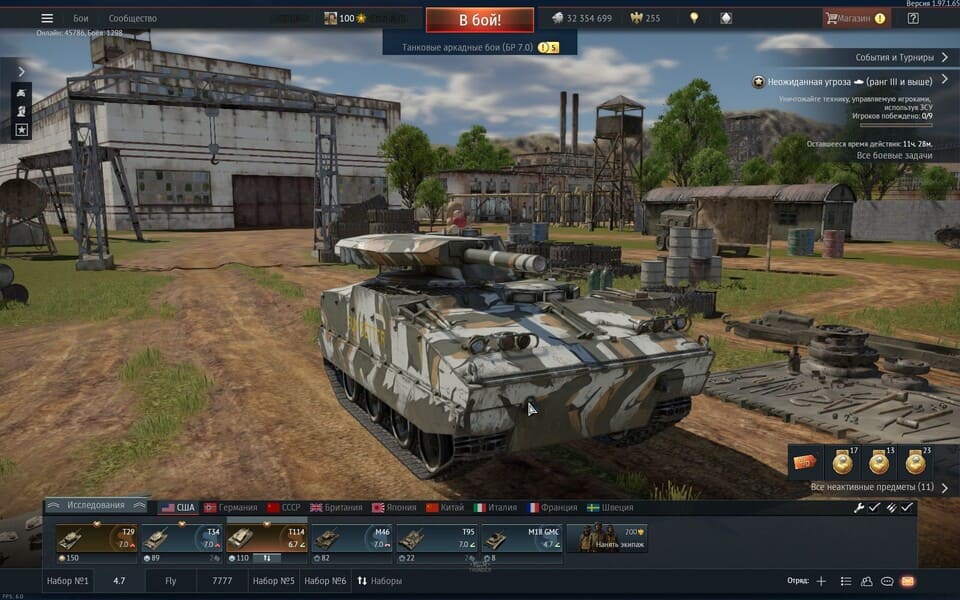Open the hamburger main menu
Image resolution: width=960 pixels, height=600 pixels.
(x=47, y=18)
